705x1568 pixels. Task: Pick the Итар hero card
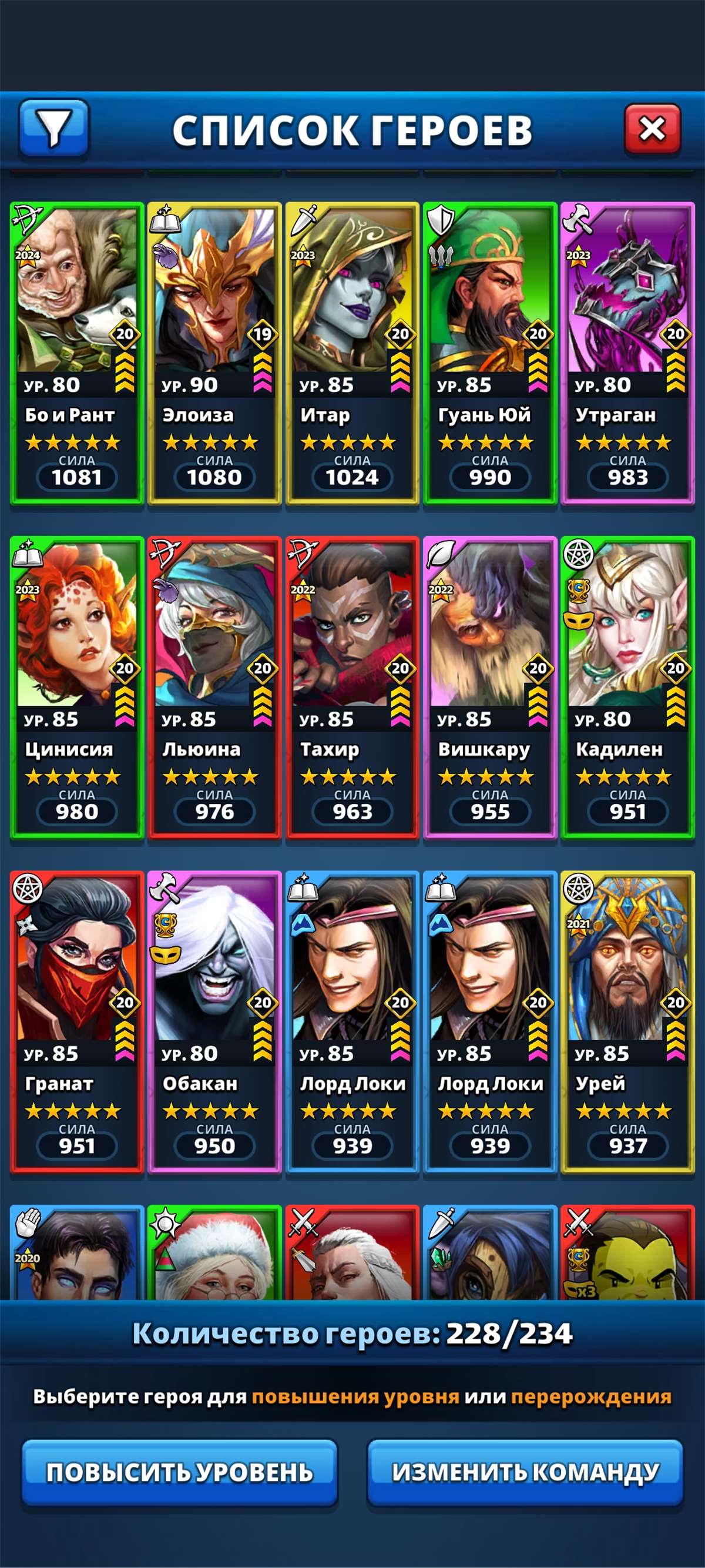pos(352,353)
